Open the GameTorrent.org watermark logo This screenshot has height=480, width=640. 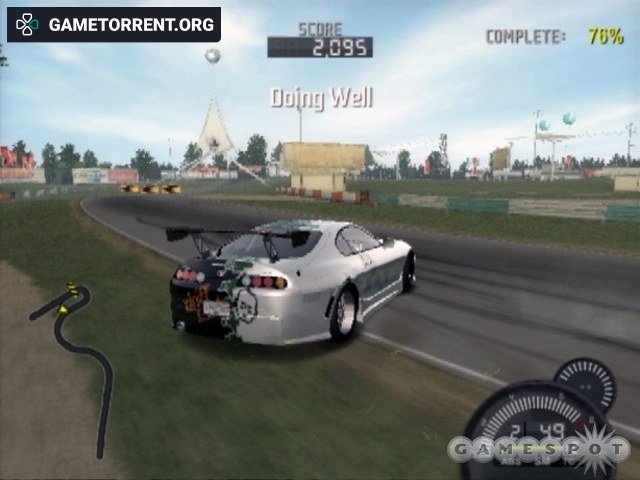[x=113, y=24]
